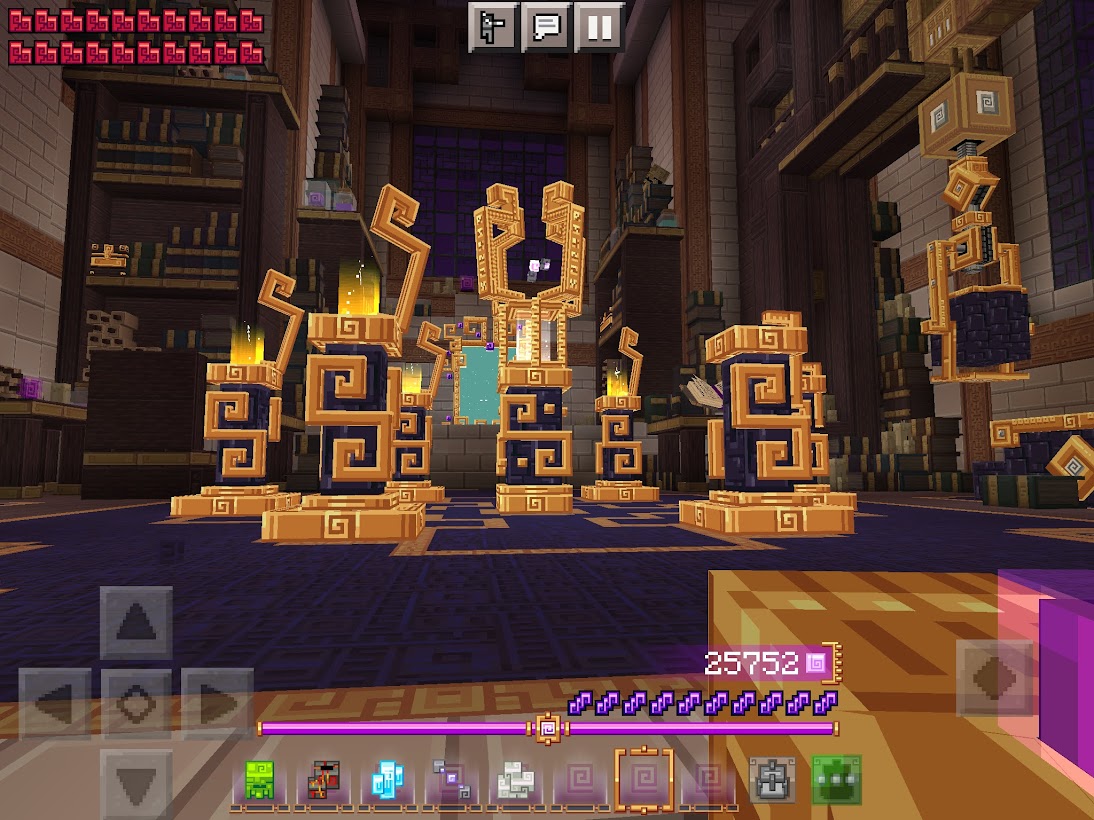Tap the diamond button on the right edge
The image size is (1094, 820).
point(994,679)
